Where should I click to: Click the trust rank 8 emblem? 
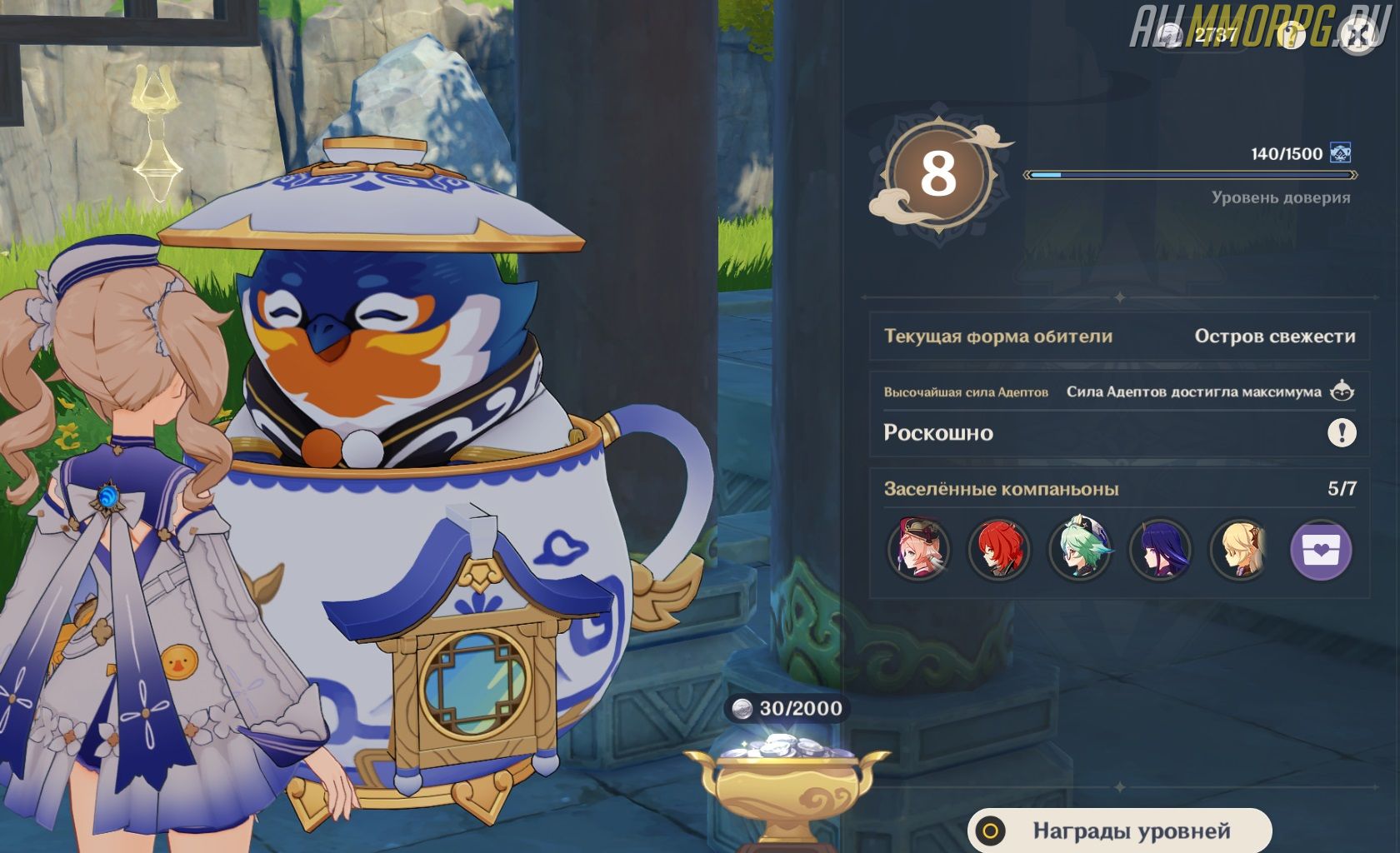[x=938, y=175]
